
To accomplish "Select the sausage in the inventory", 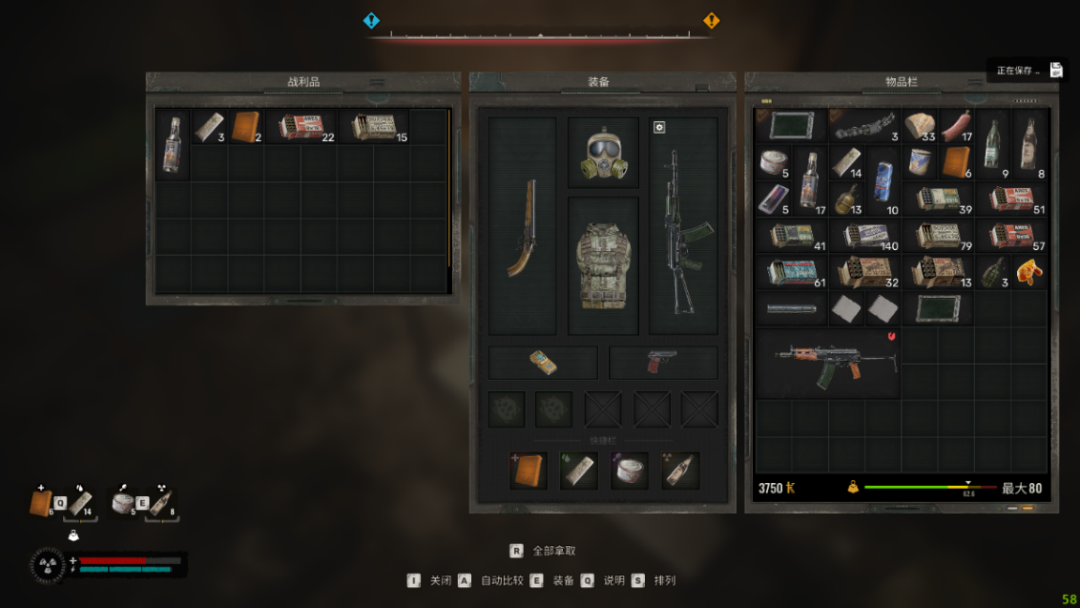I will pos(956,126).
